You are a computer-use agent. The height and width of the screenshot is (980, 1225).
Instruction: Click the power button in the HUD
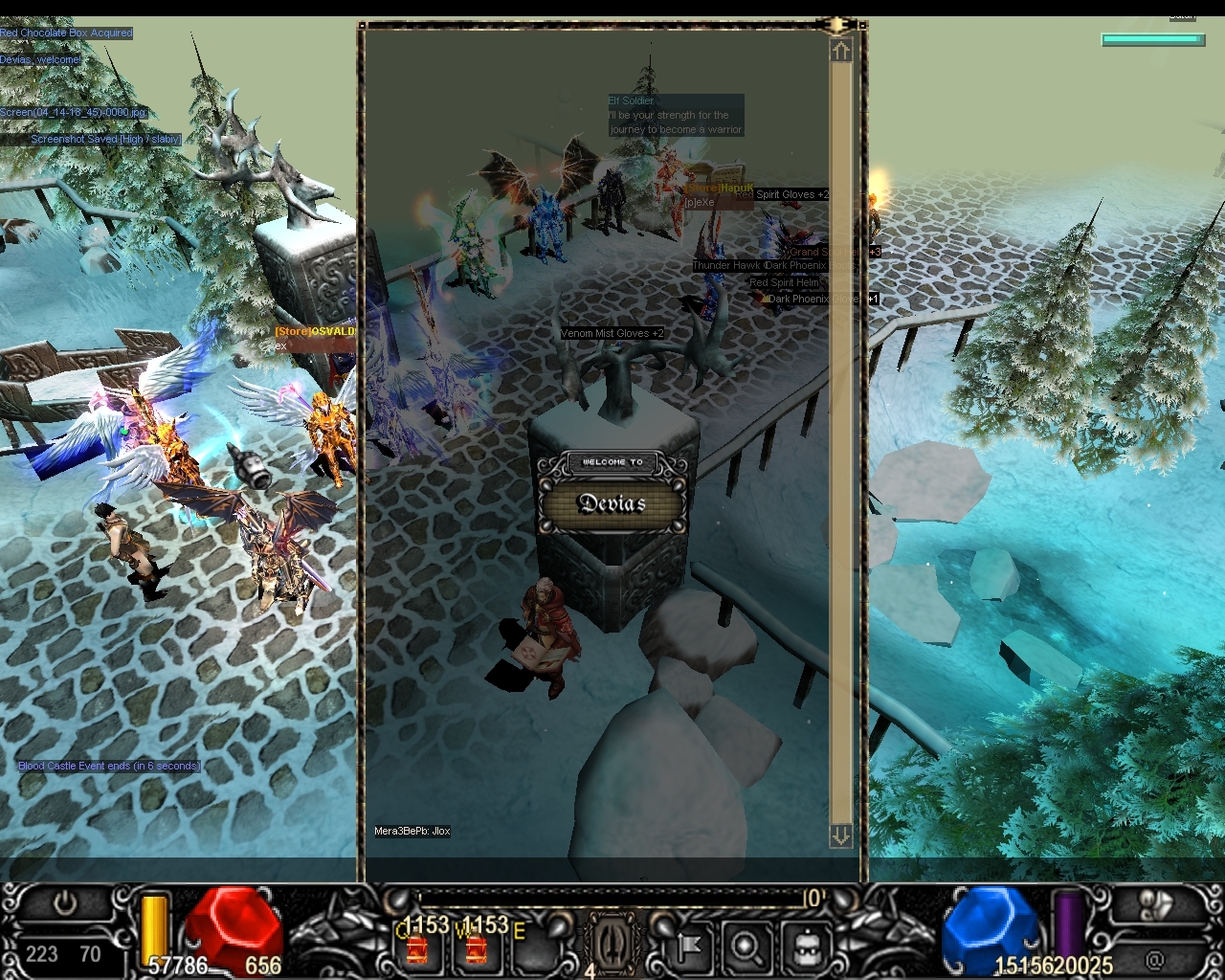(65, 903)
